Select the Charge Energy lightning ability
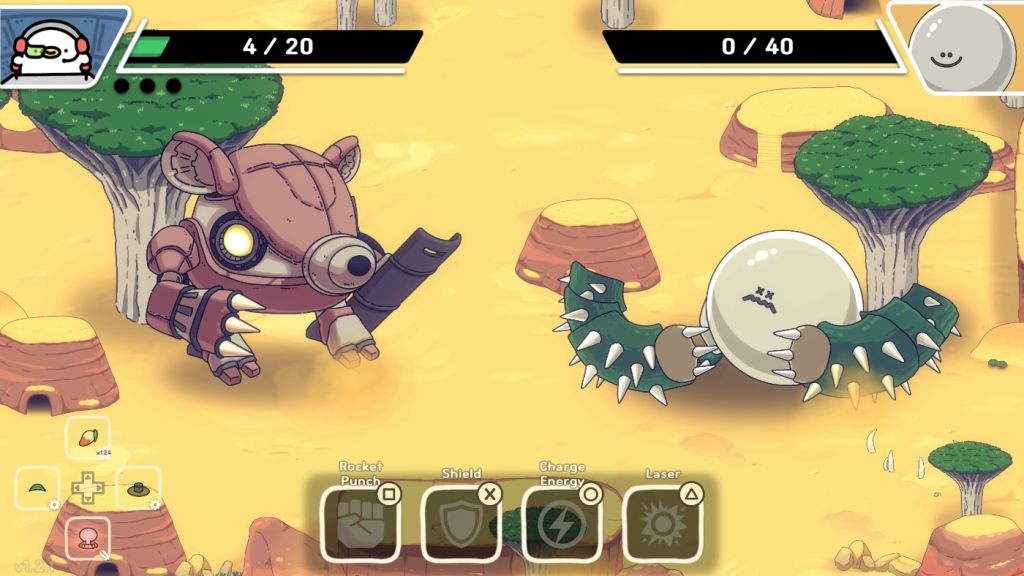This screenshot has height=576, width=1024. (x=562, y=523)
